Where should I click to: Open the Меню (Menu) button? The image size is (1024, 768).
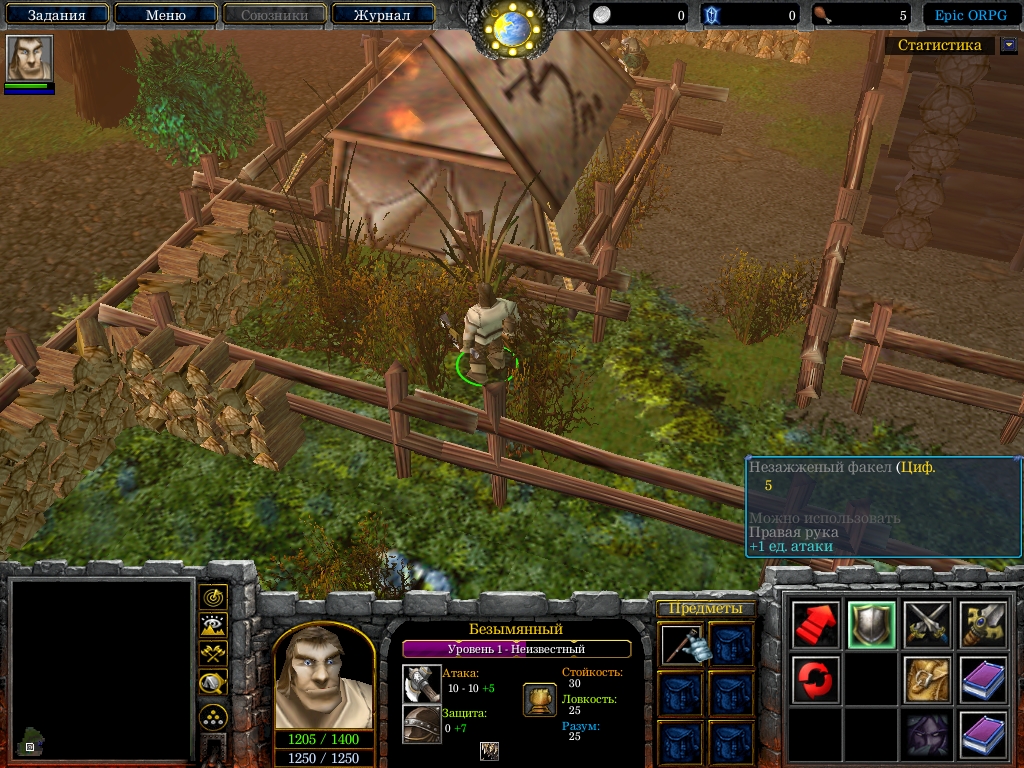166,15
